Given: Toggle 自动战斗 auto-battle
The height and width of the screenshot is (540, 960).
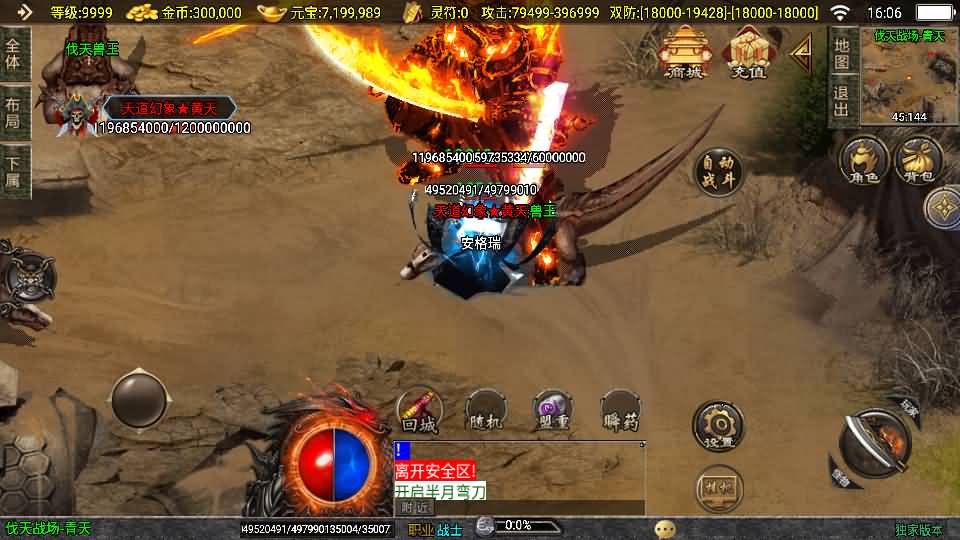Looking at the screenshot, I should [719, 173].
